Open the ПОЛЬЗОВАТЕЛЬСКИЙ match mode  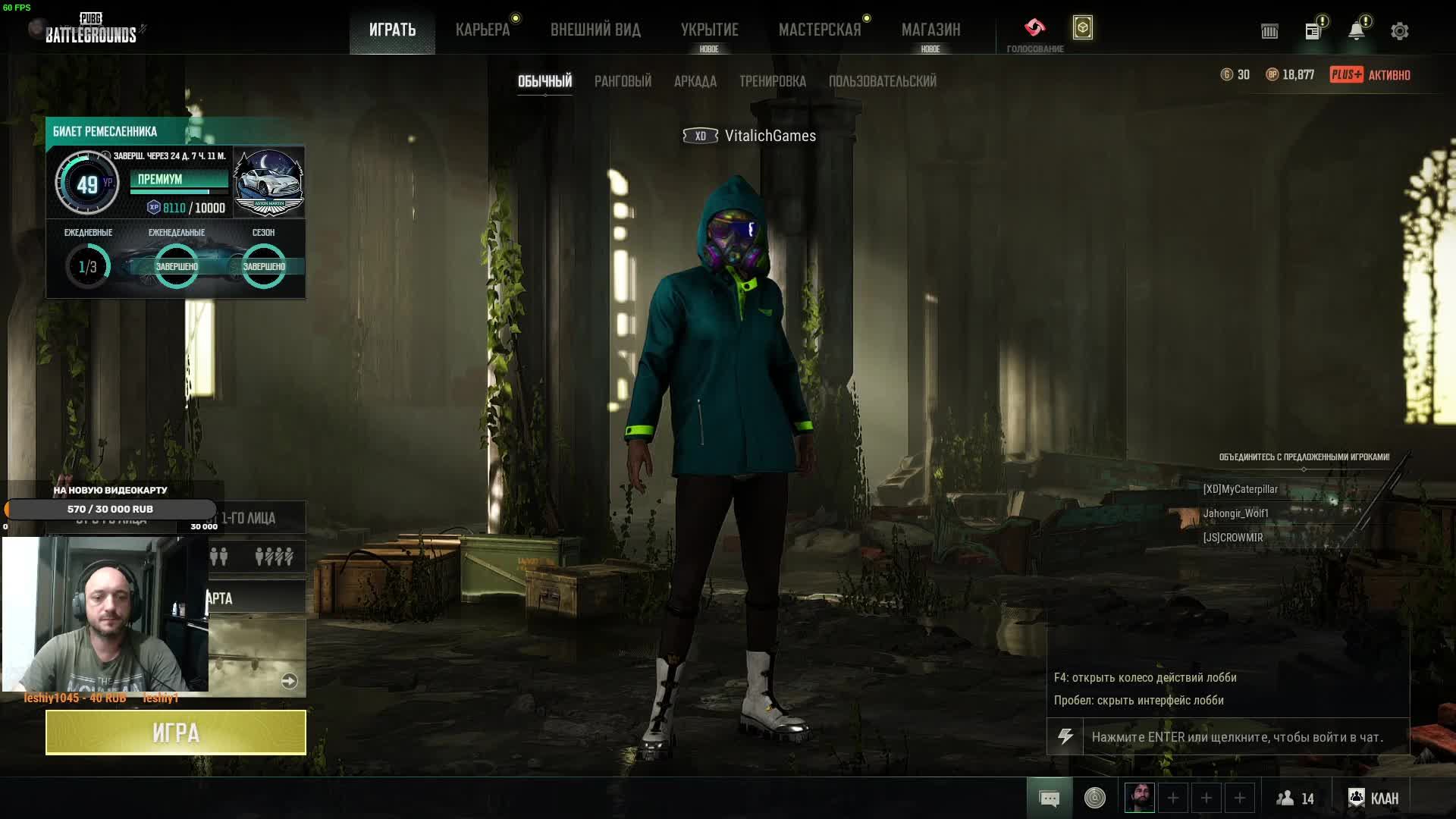tap(882, 81)
